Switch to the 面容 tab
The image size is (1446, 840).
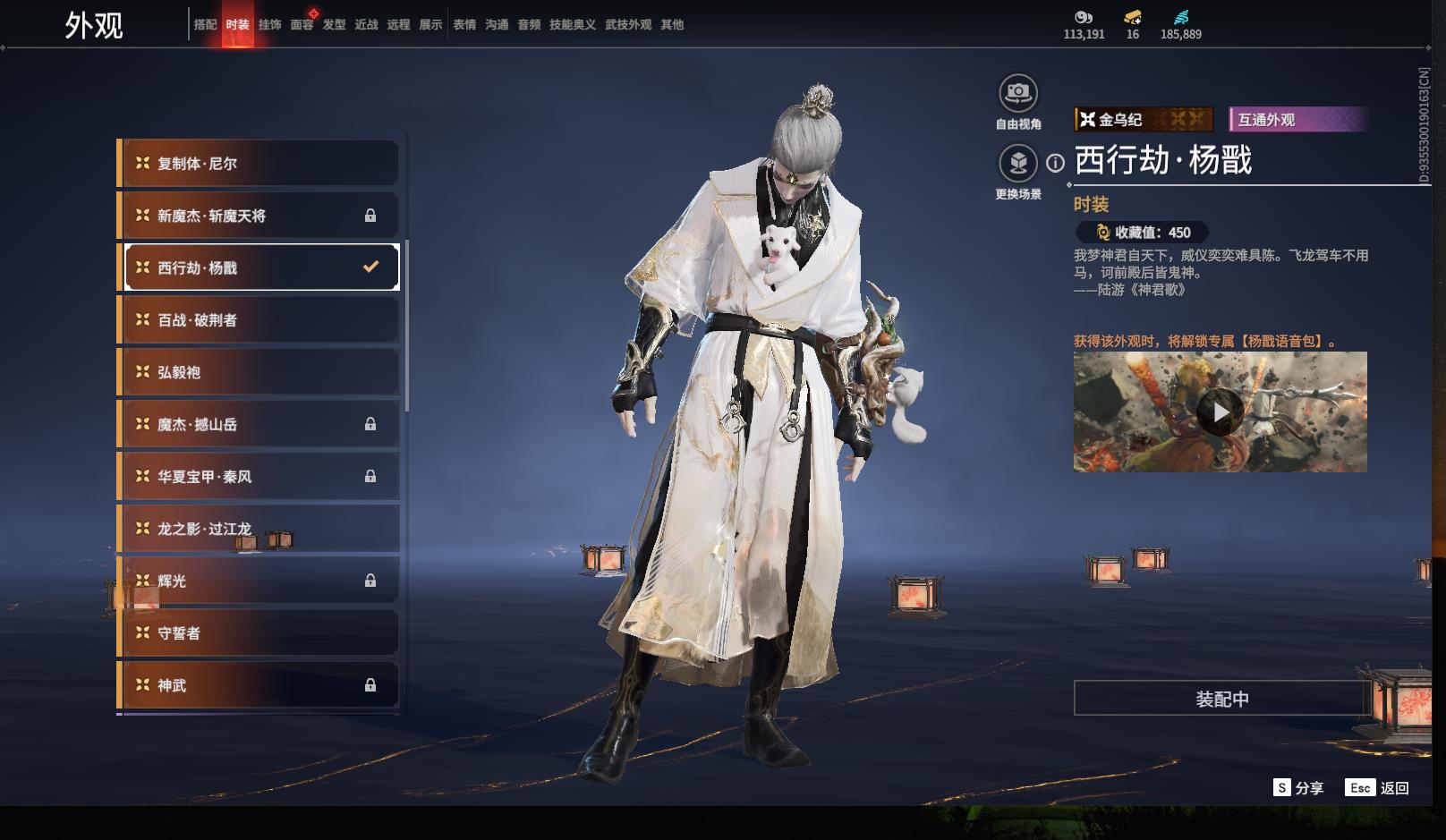(x=302, y=25)
